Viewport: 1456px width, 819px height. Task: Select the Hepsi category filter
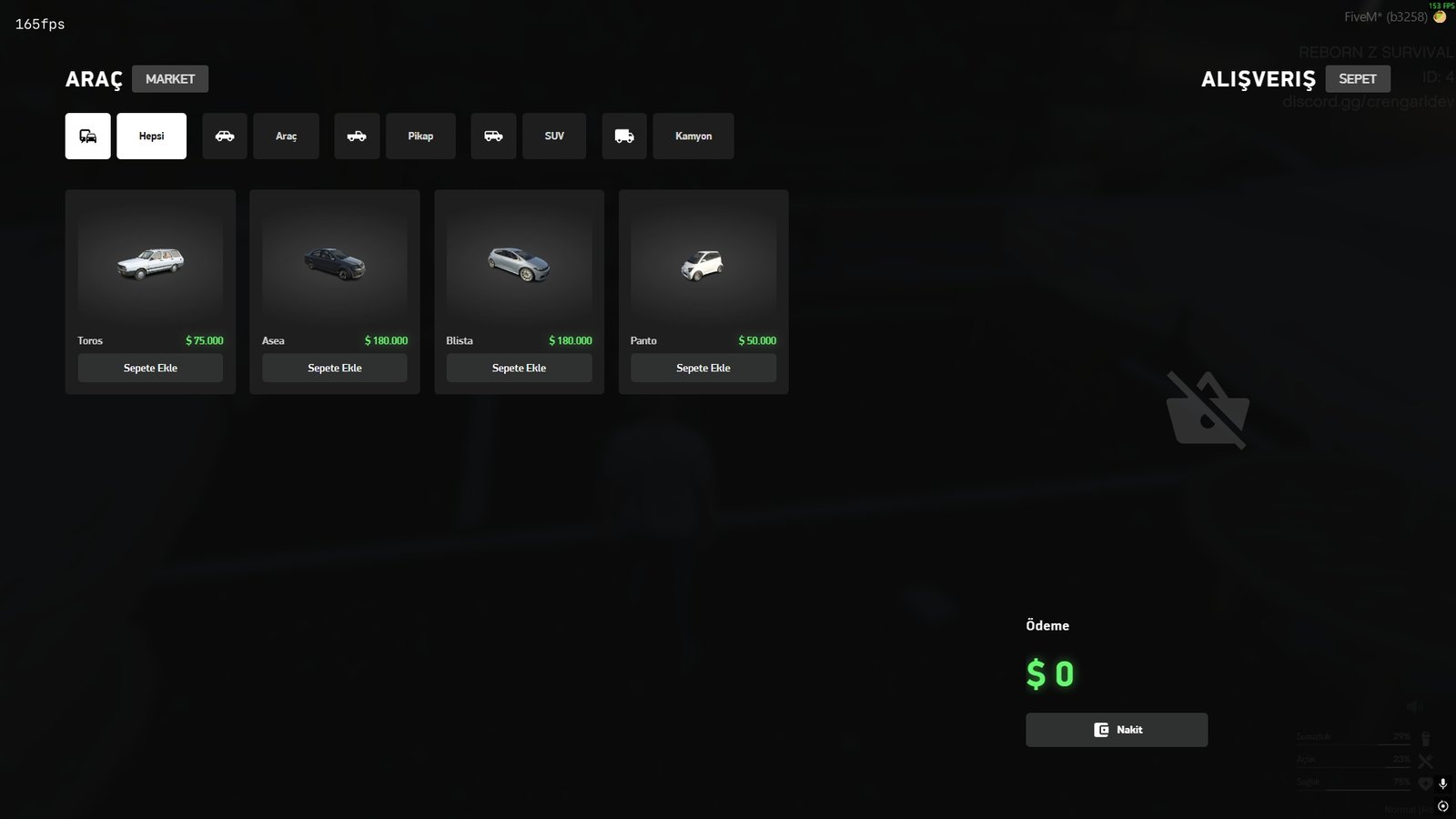[x=151, y=136]
